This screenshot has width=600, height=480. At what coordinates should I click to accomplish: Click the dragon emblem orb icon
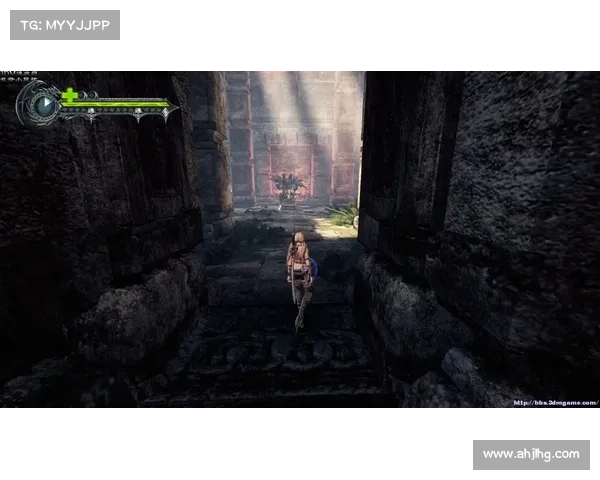tap(42, 103)
